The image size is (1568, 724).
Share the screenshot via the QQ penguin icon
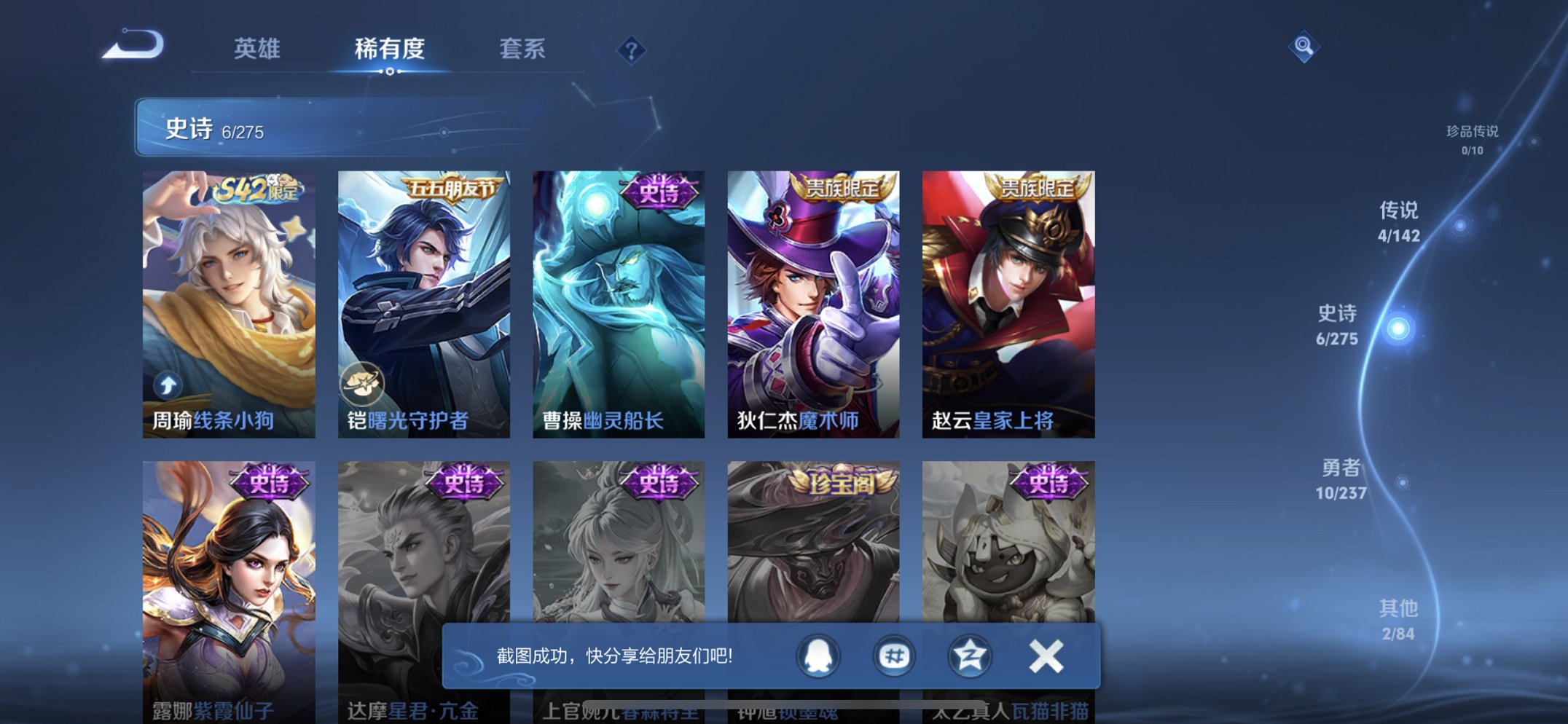click(x=819, y=655)
